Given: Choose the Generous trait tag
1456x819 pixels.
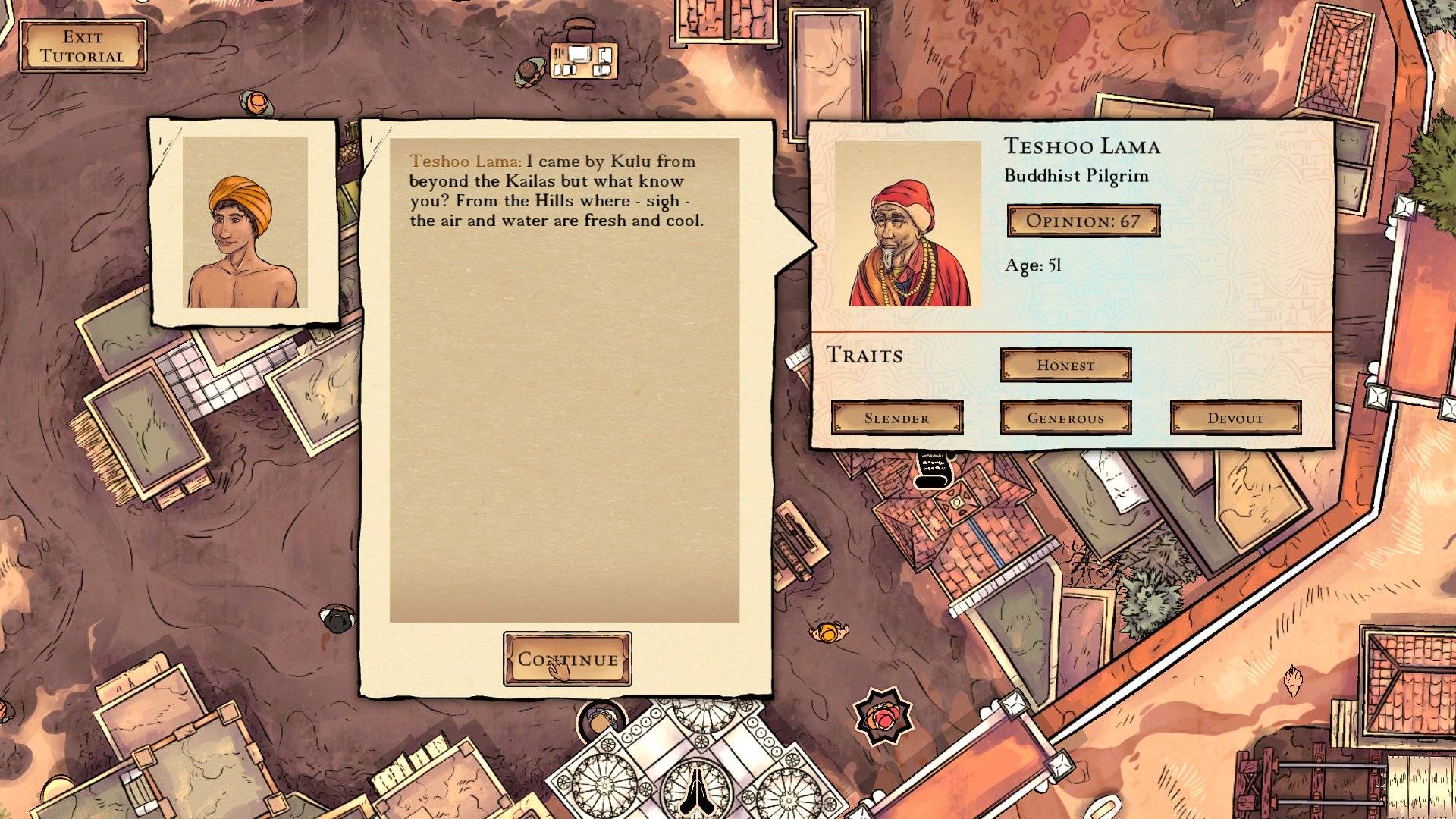Looking at the screenshot, I should pos(1065,418).
